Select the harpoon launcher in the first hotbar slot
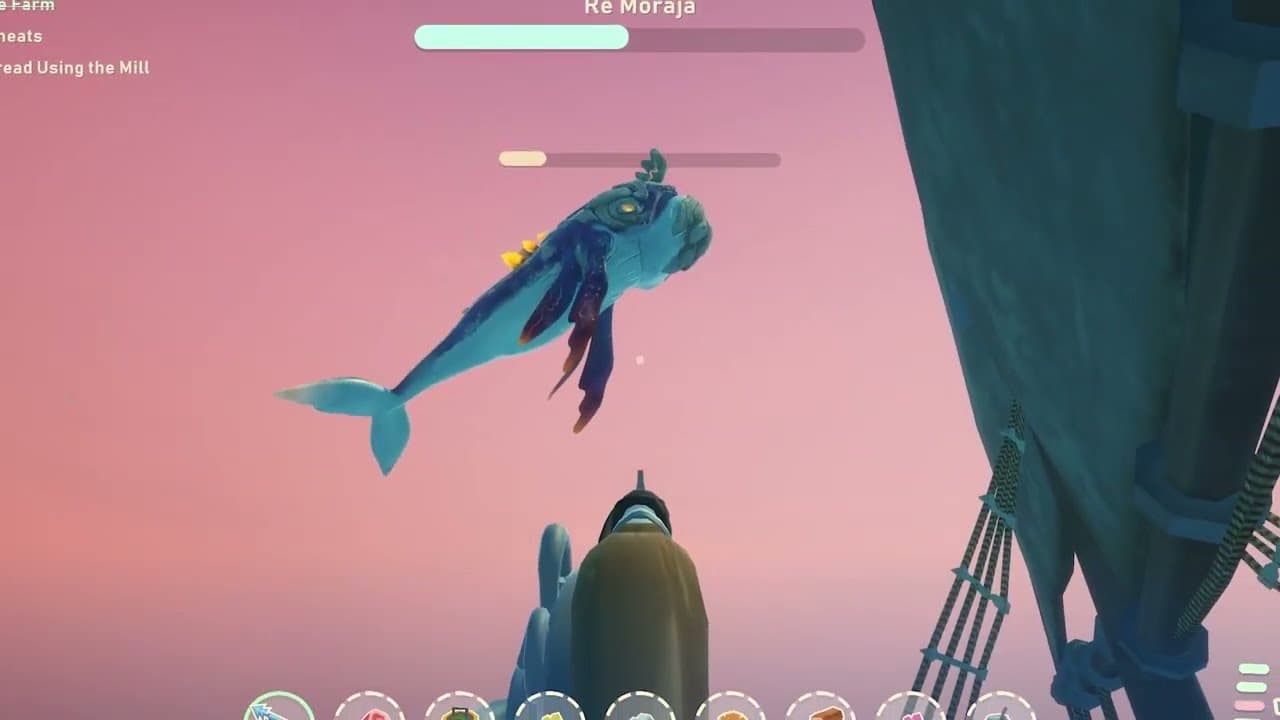Image resolution: width=1280 pixels, height=720 pixels. (x=278, y=712)
